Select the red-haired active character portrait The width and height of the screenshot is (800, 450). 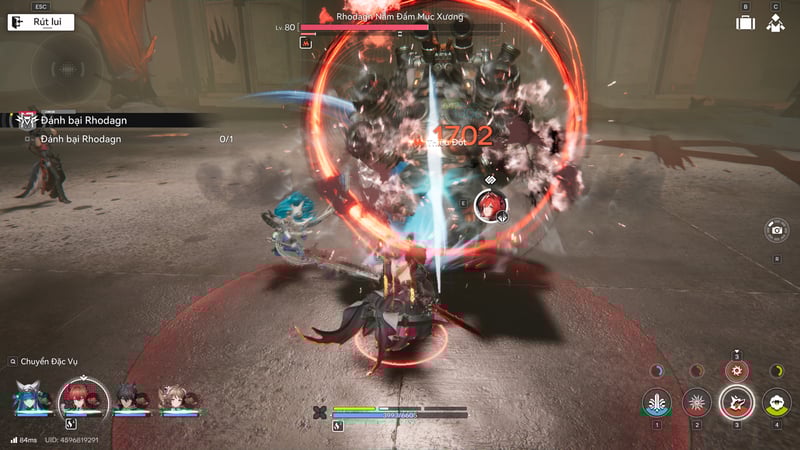(83, 397)
